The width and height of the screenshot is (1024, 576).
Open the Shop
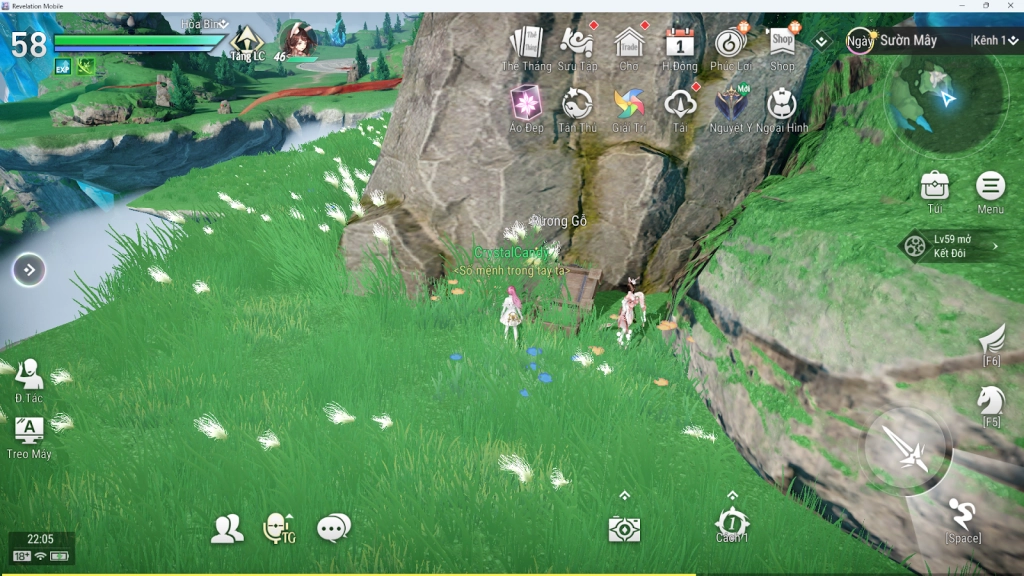point(782,43)
